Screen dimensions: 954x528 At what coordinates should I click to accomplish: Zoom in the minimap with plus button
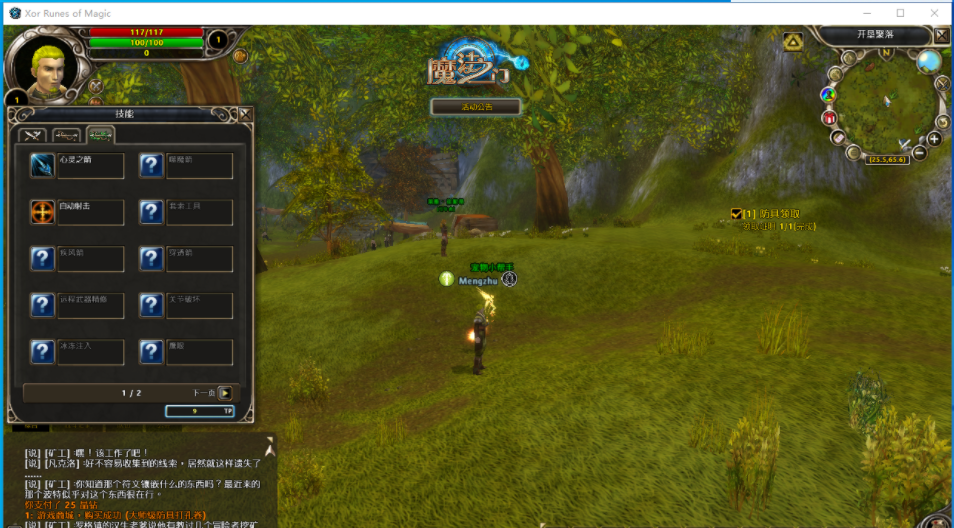(934, 138)
